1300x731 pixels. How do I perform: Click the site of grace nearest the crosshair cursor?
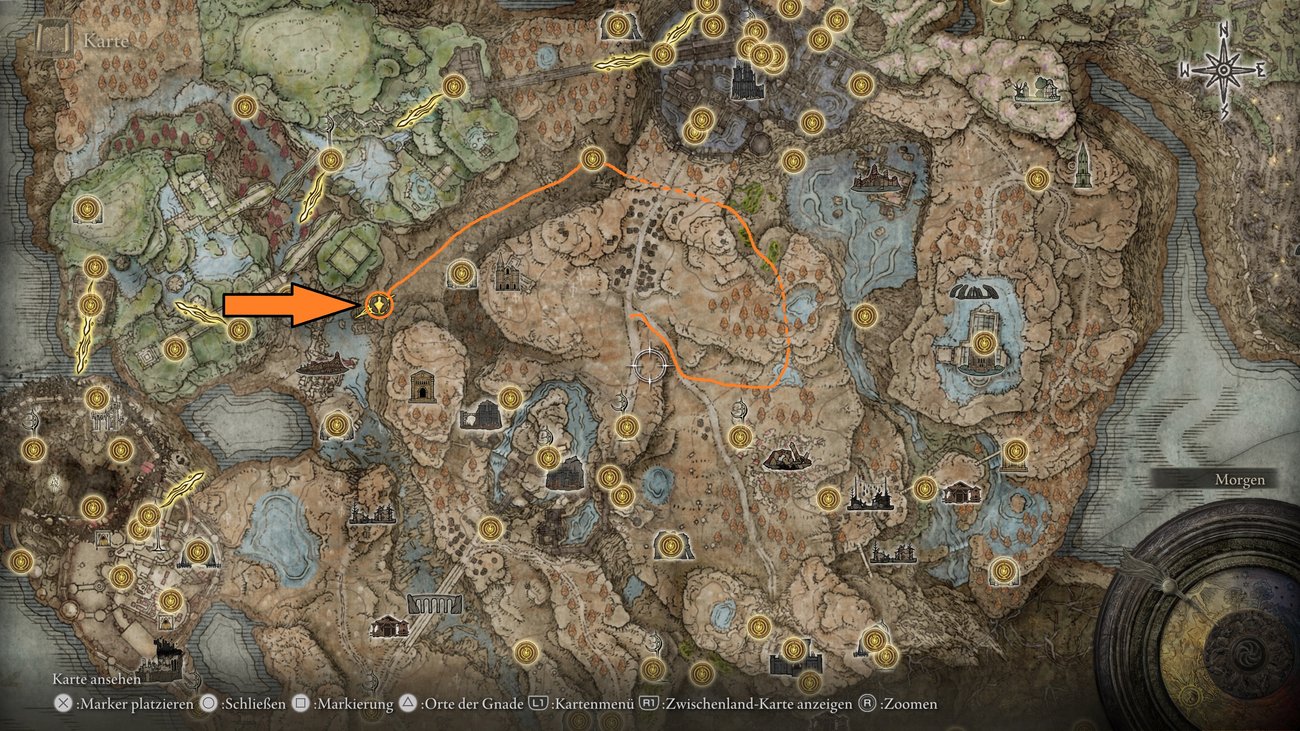click(x=627, y=427)
